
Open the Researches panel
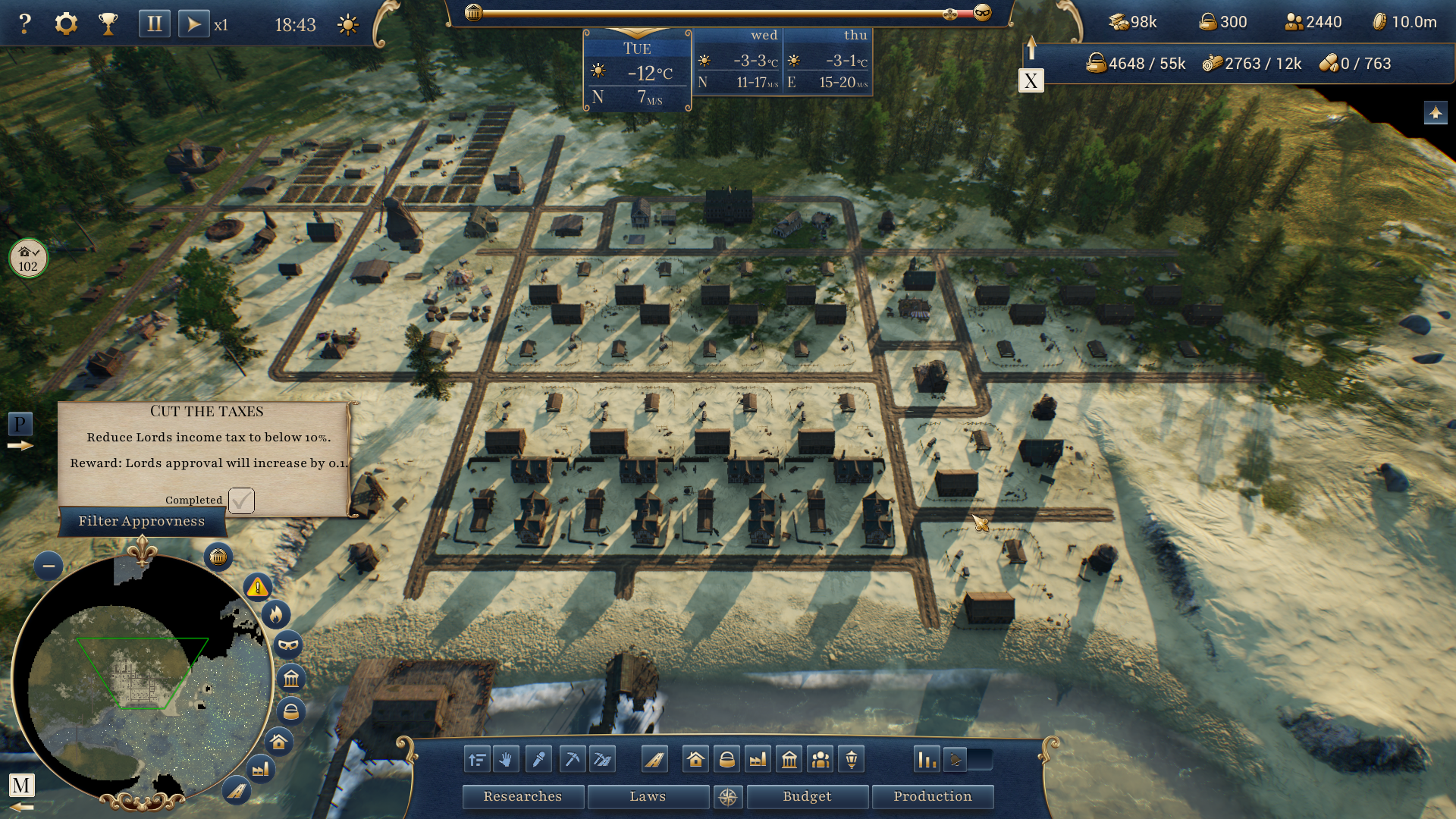coord(522,796)
